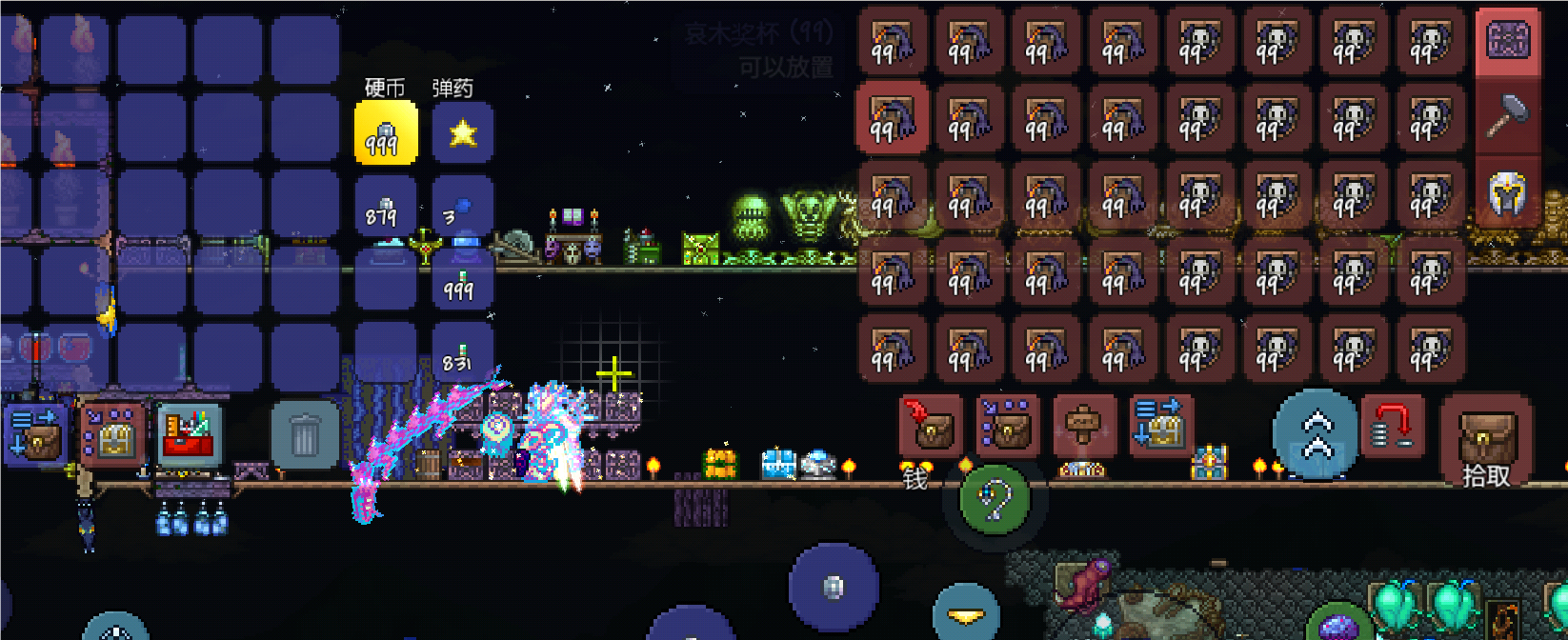Quick stack with purple-dotted chest button beside sign
Viewport: 1568px width, 640px height.
coord(1008,427)
